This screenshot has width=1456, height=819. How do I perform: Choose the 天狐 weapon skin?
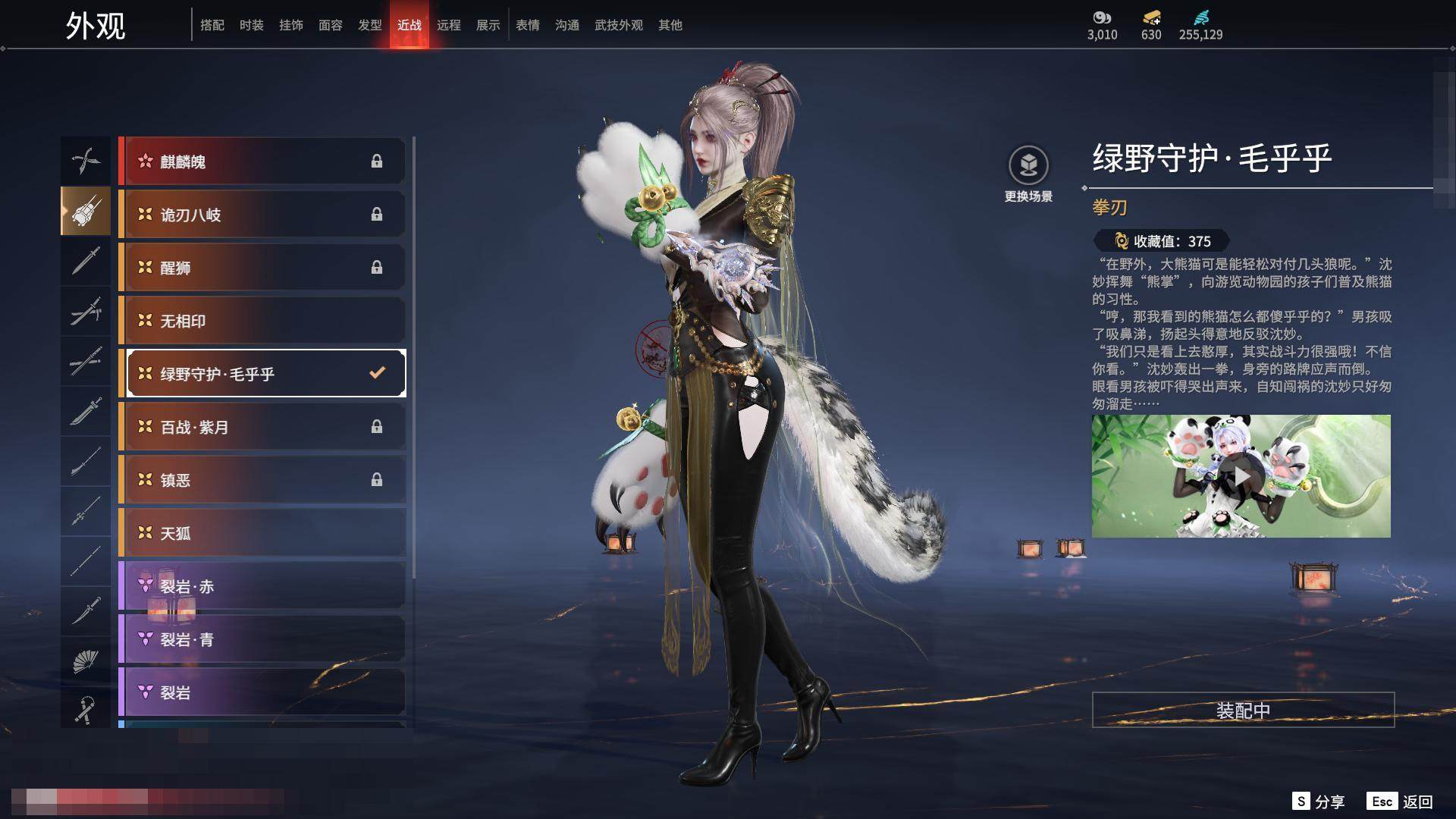[262, 533]
